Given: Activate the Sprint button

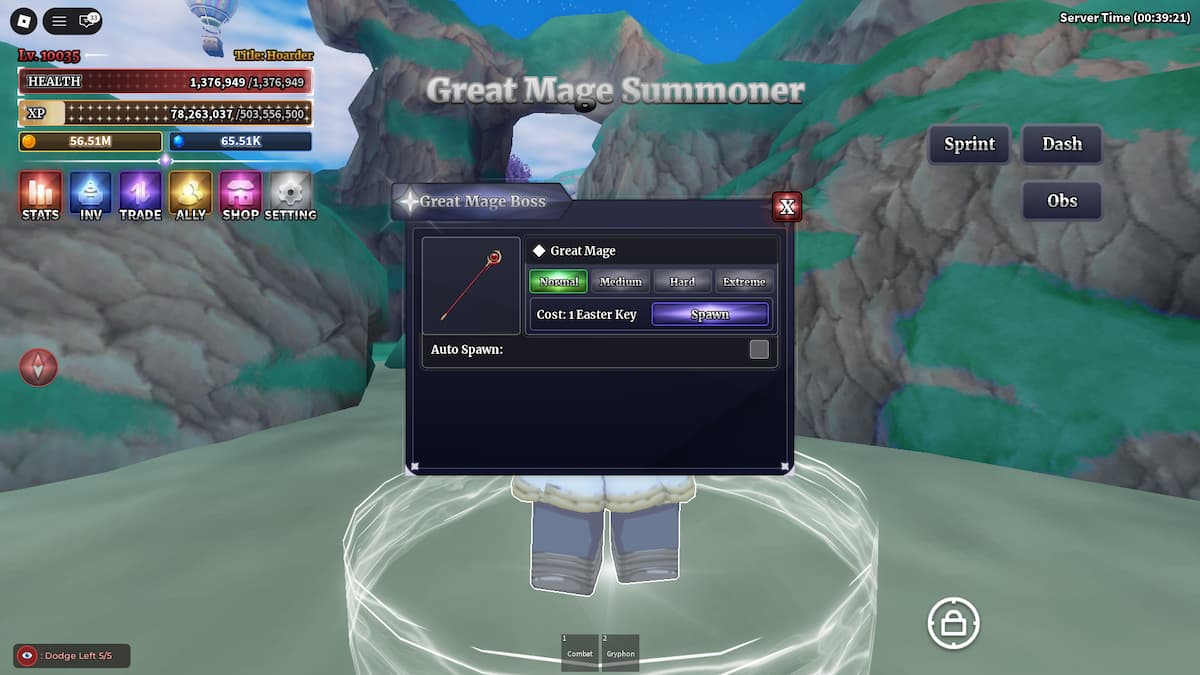Looking at the screenshot, I should 969,144.
